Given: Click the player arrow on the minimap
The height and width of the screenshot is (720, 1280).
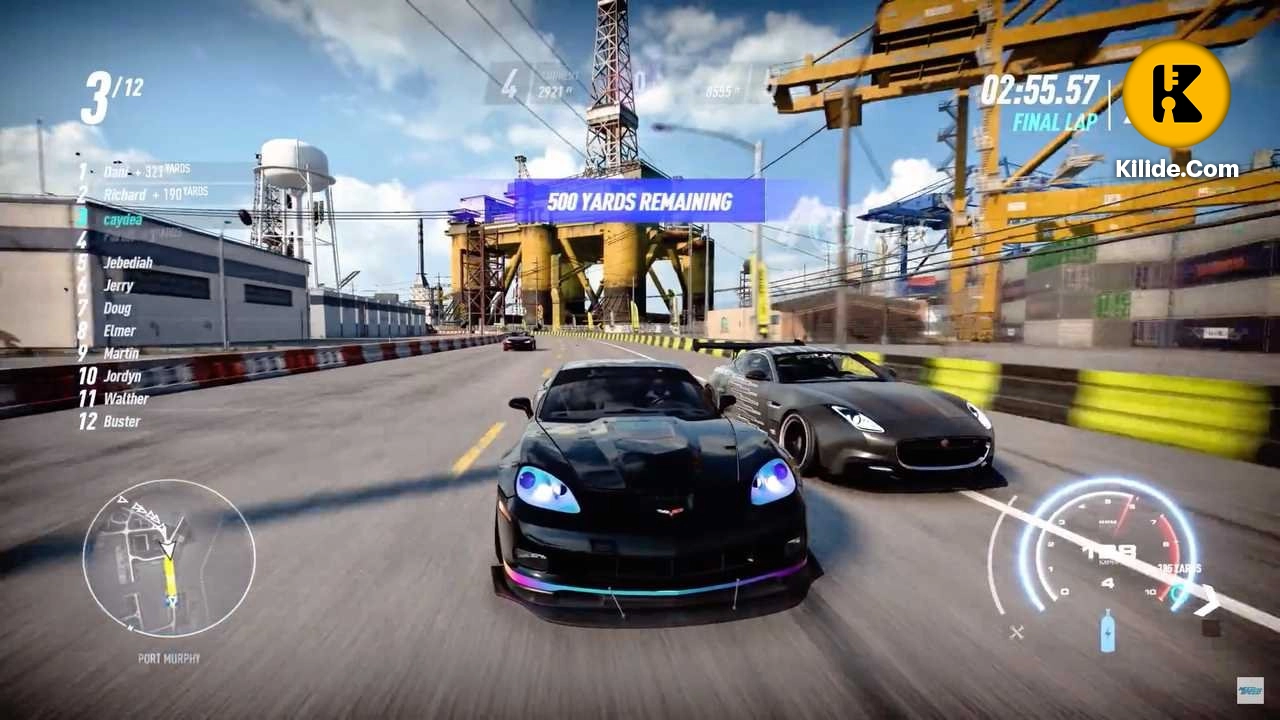Looking at the screenshot, I should pyautogui.click(x=168, y=548).
